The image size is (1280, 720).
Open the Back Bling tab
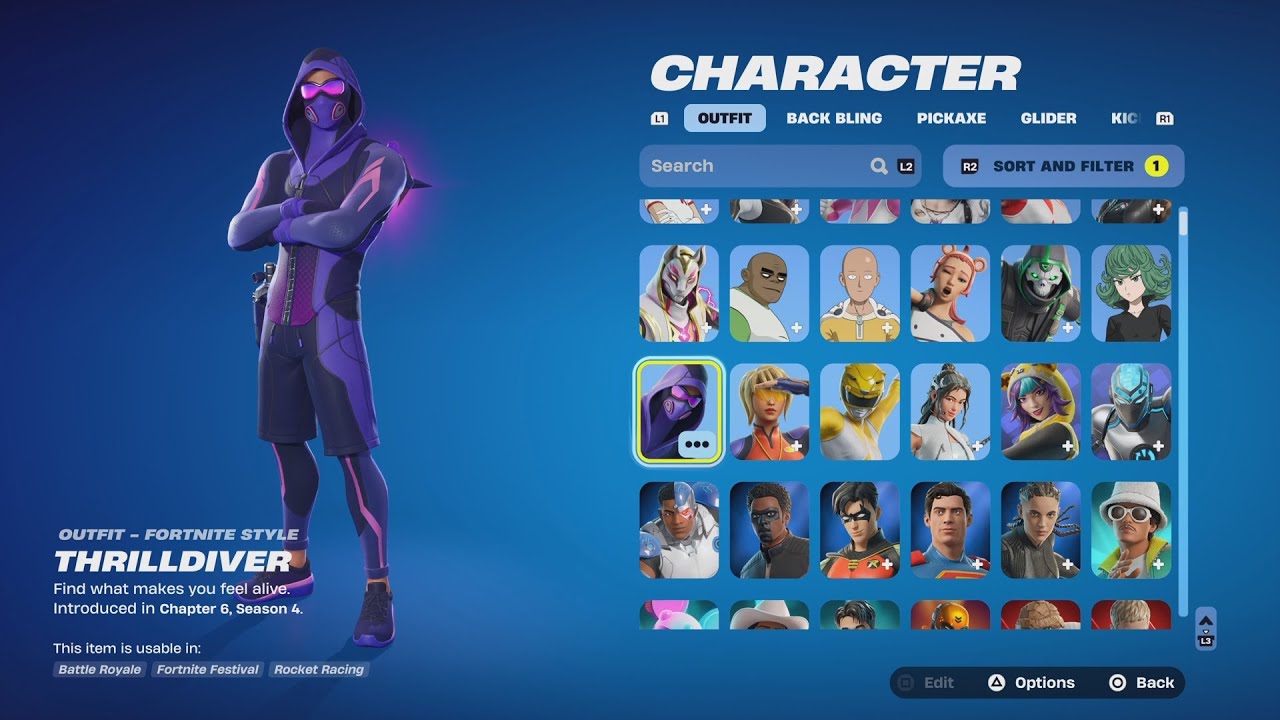pos(834,118)
